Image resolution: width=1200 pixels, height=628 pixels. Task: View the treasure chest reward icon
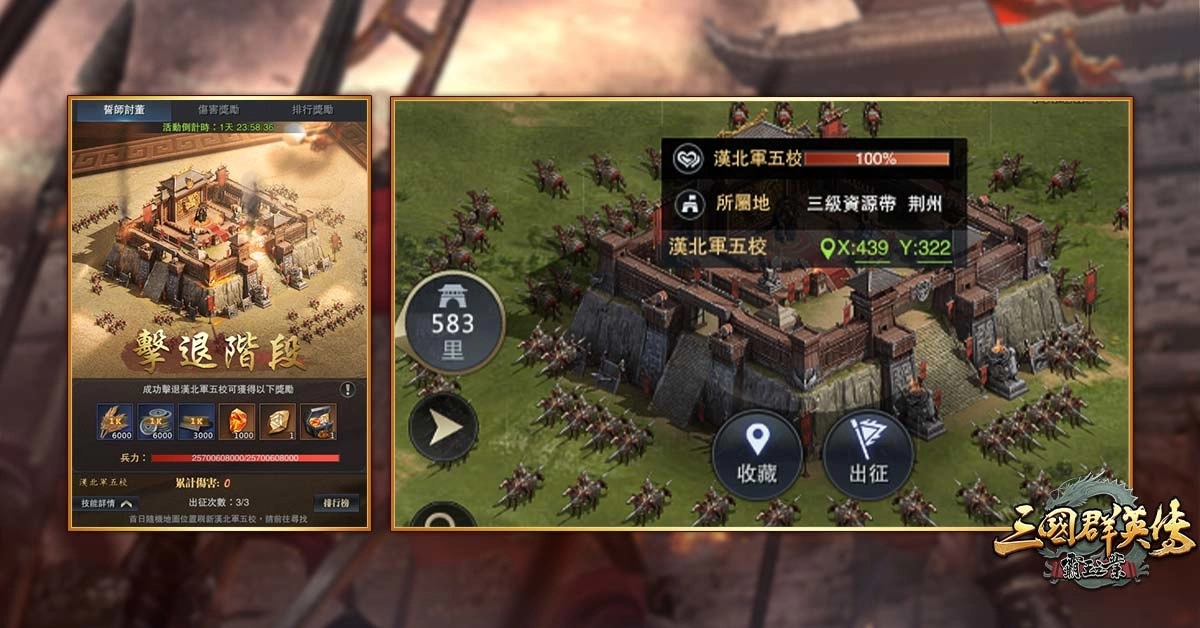(x=319, y=422)
